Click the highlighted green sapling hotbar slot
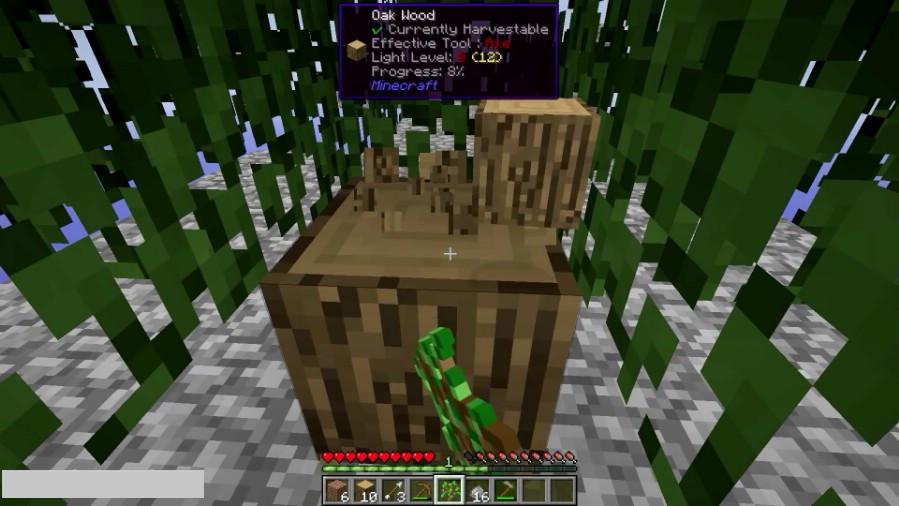 [449, 490]
